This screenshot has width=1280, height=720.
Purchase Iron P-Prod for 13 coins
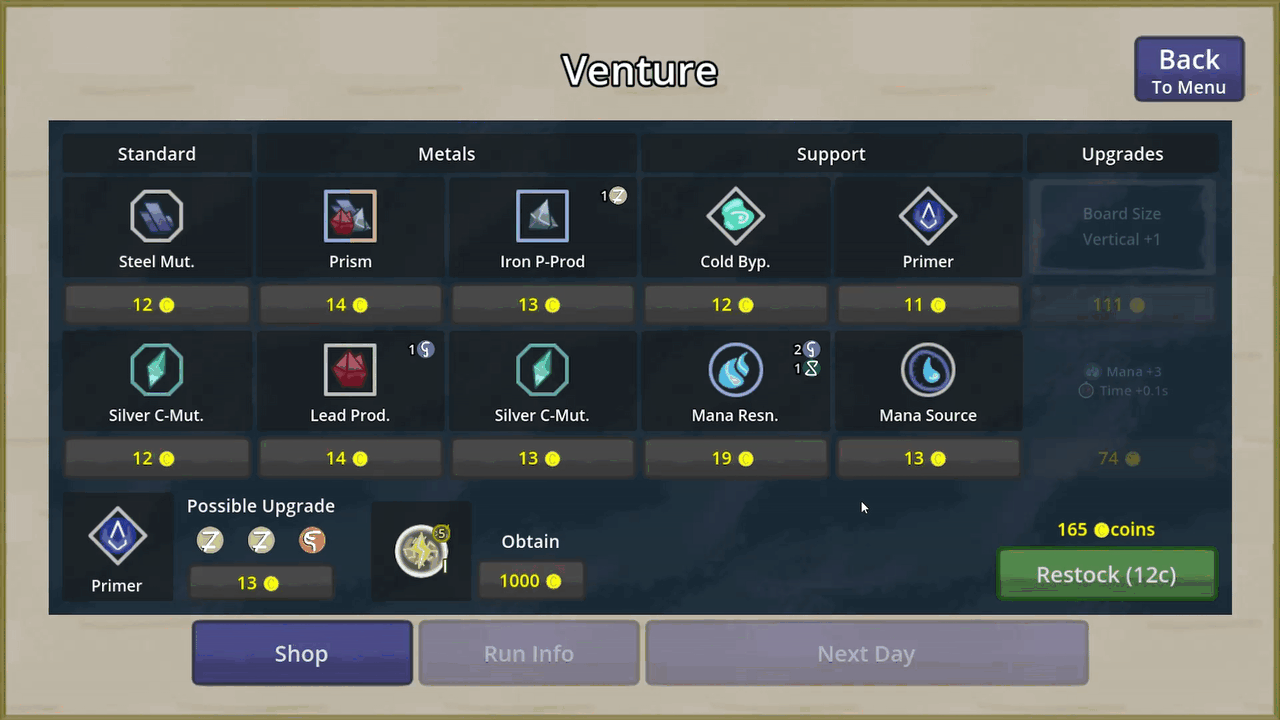542,305
